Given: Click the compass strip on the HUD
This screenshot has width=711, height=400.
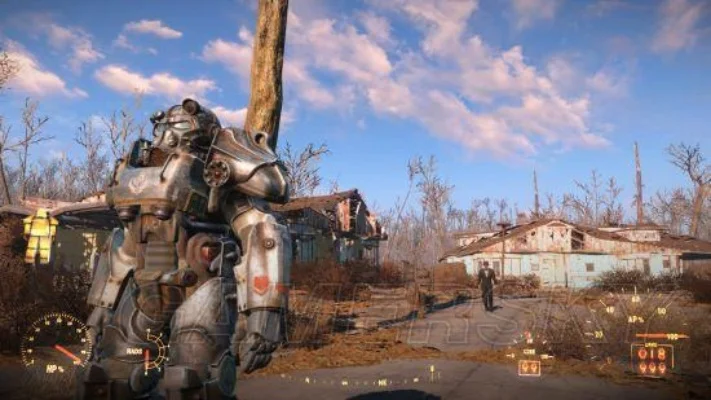Looking at the screenshot, I should 356,381.
